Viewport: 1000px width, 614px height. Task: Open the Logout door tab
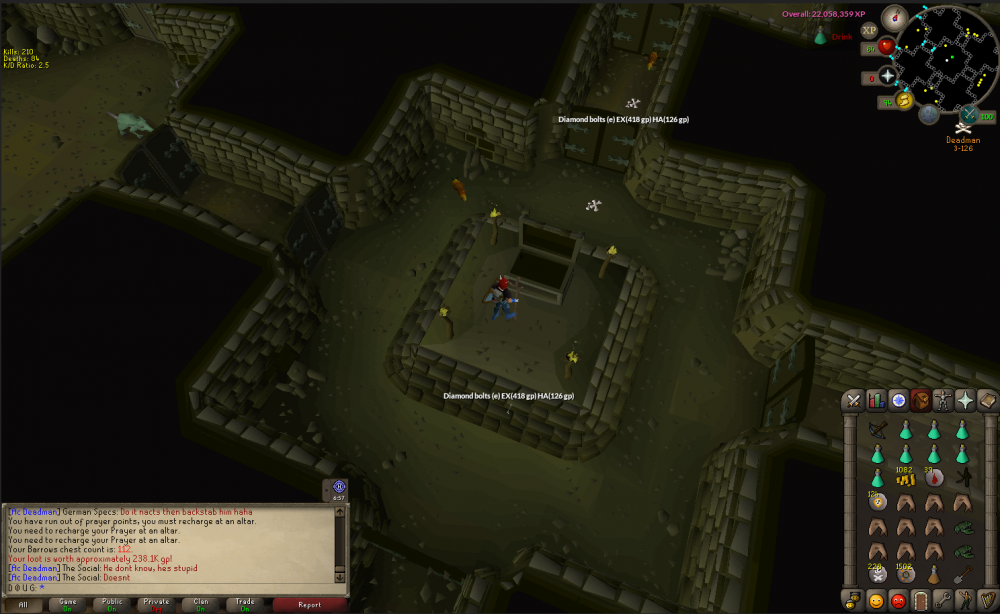click(x=921, y=600)
